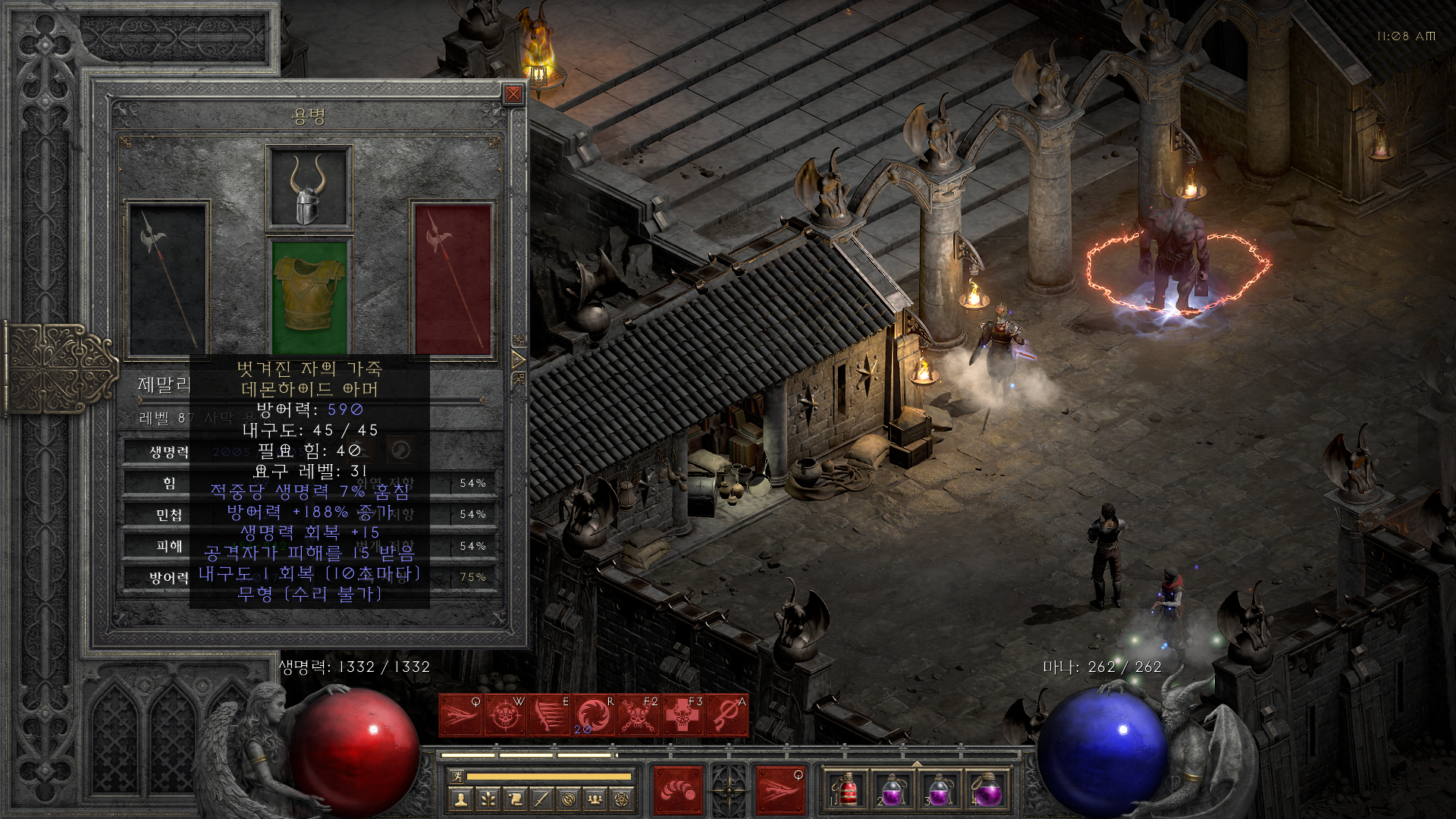The width and height of the screenshot is (1456, 819).
Task: Open the party screen button
Action: point(595,799)
